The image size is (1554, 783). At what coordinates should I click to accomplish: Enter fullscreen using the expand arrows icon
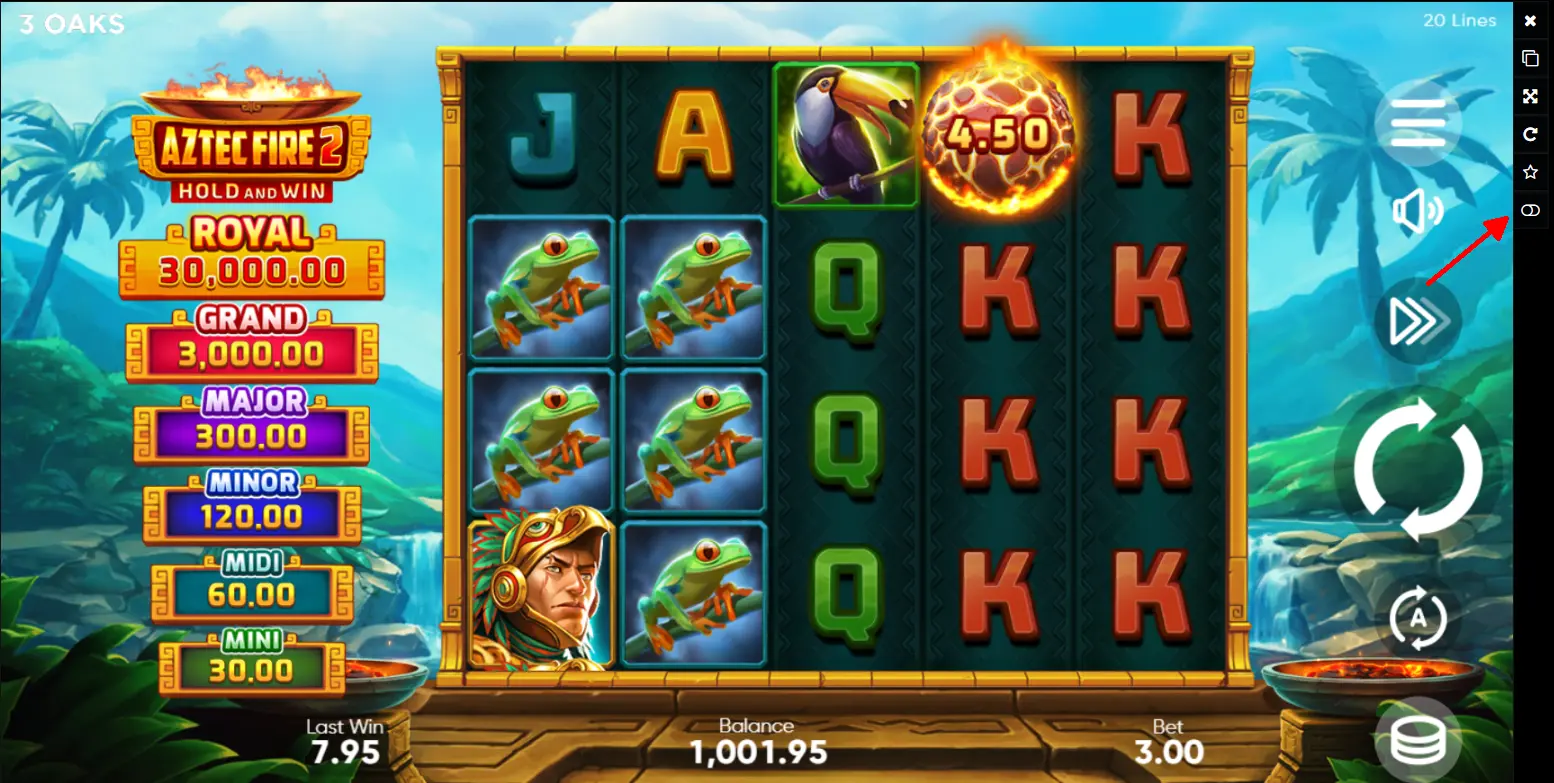(1530, 96)
